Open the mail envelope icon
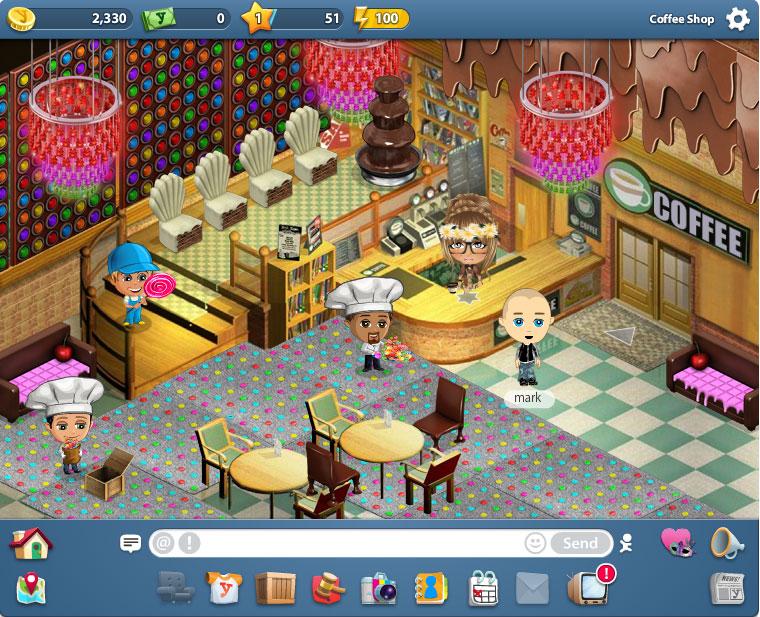 (534, 588)
